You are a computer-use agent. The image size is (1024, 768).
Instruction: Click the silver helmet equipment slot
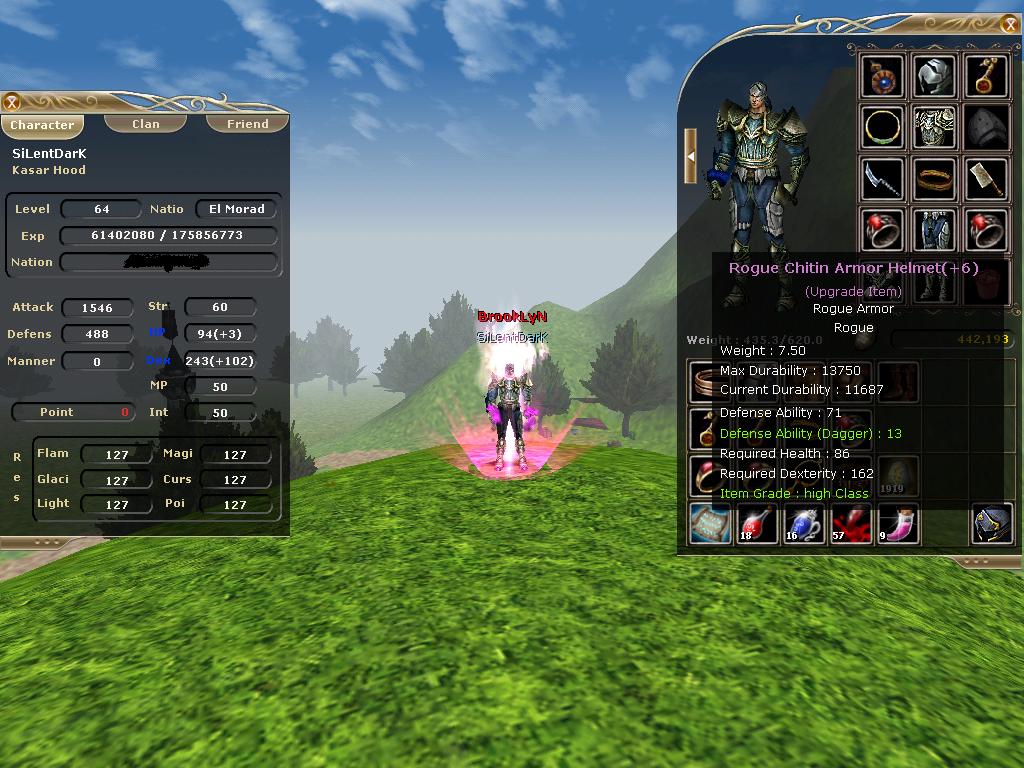[936, 77]
